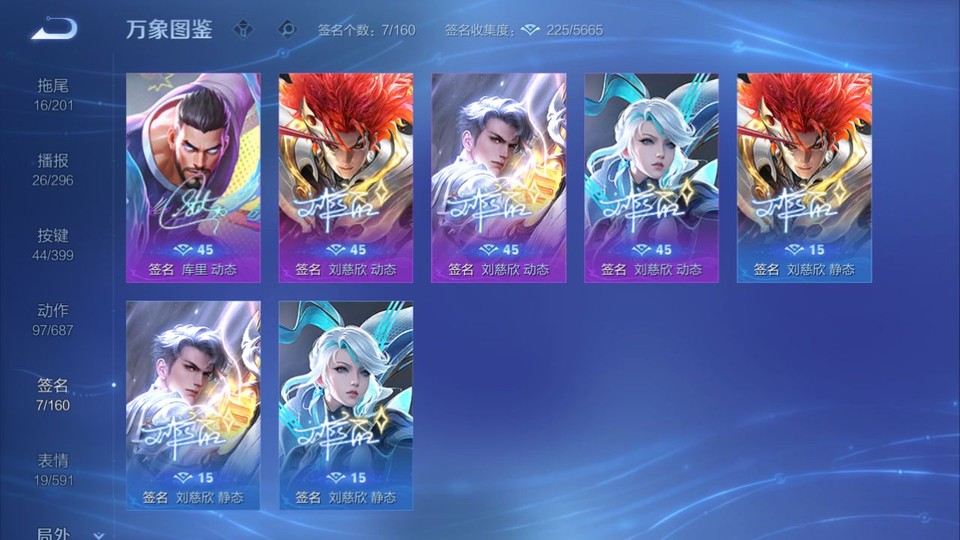Screen dimensions: 960x540
Task: Choose the 签名 tab
Action: [53, 394]
